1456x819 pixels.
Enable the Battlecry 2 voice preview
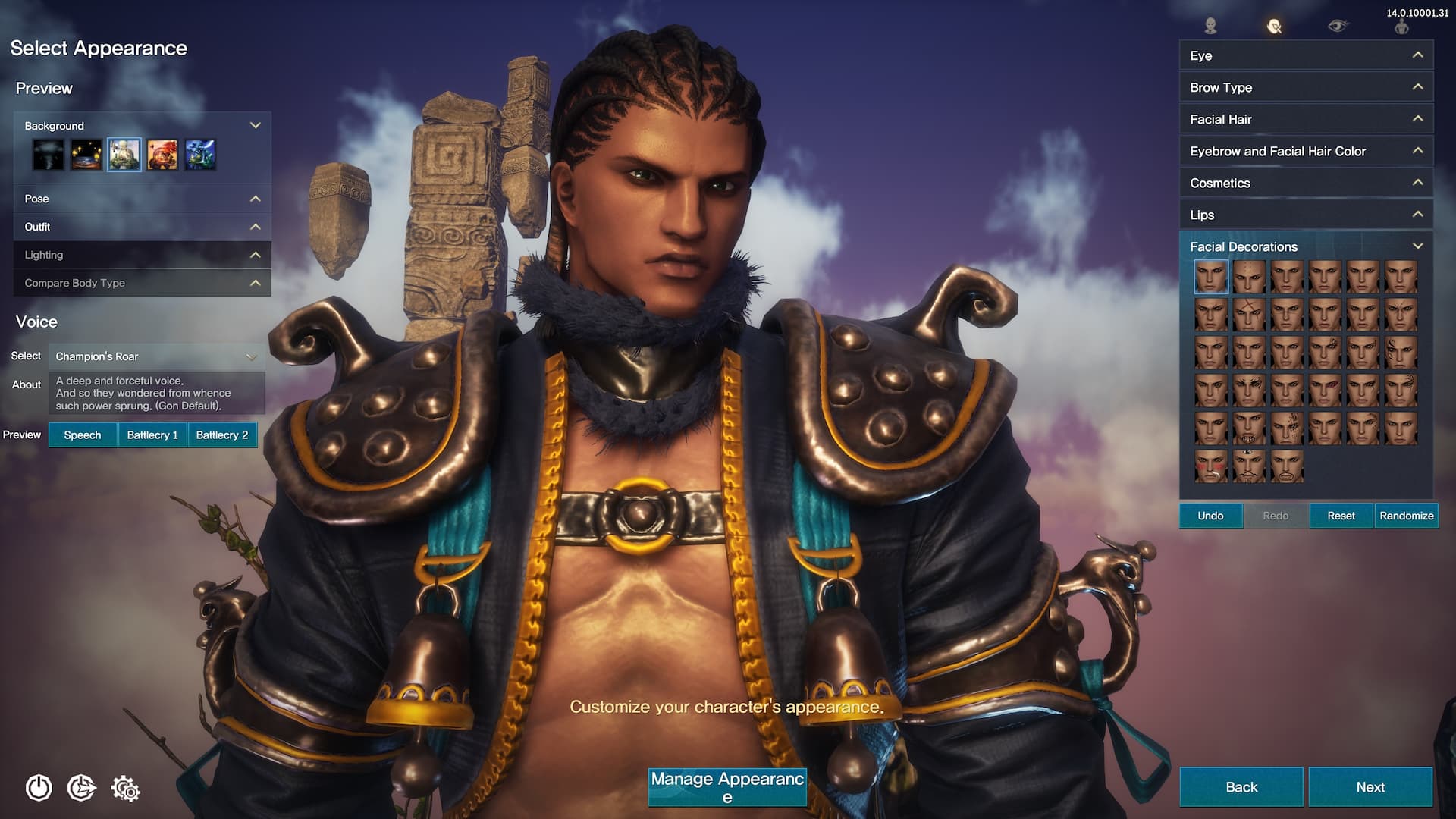(222, 435)
